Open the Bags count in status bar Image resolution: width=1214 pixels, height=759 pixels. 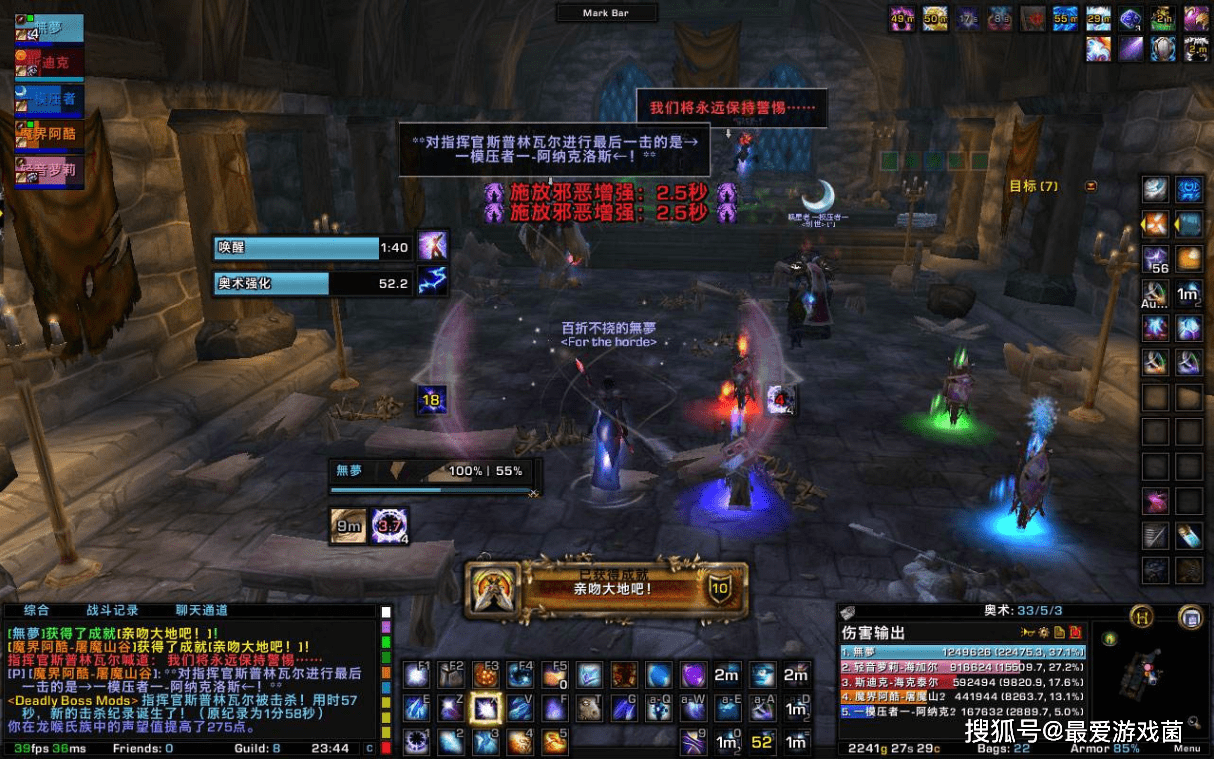[x=1014, y=748]
